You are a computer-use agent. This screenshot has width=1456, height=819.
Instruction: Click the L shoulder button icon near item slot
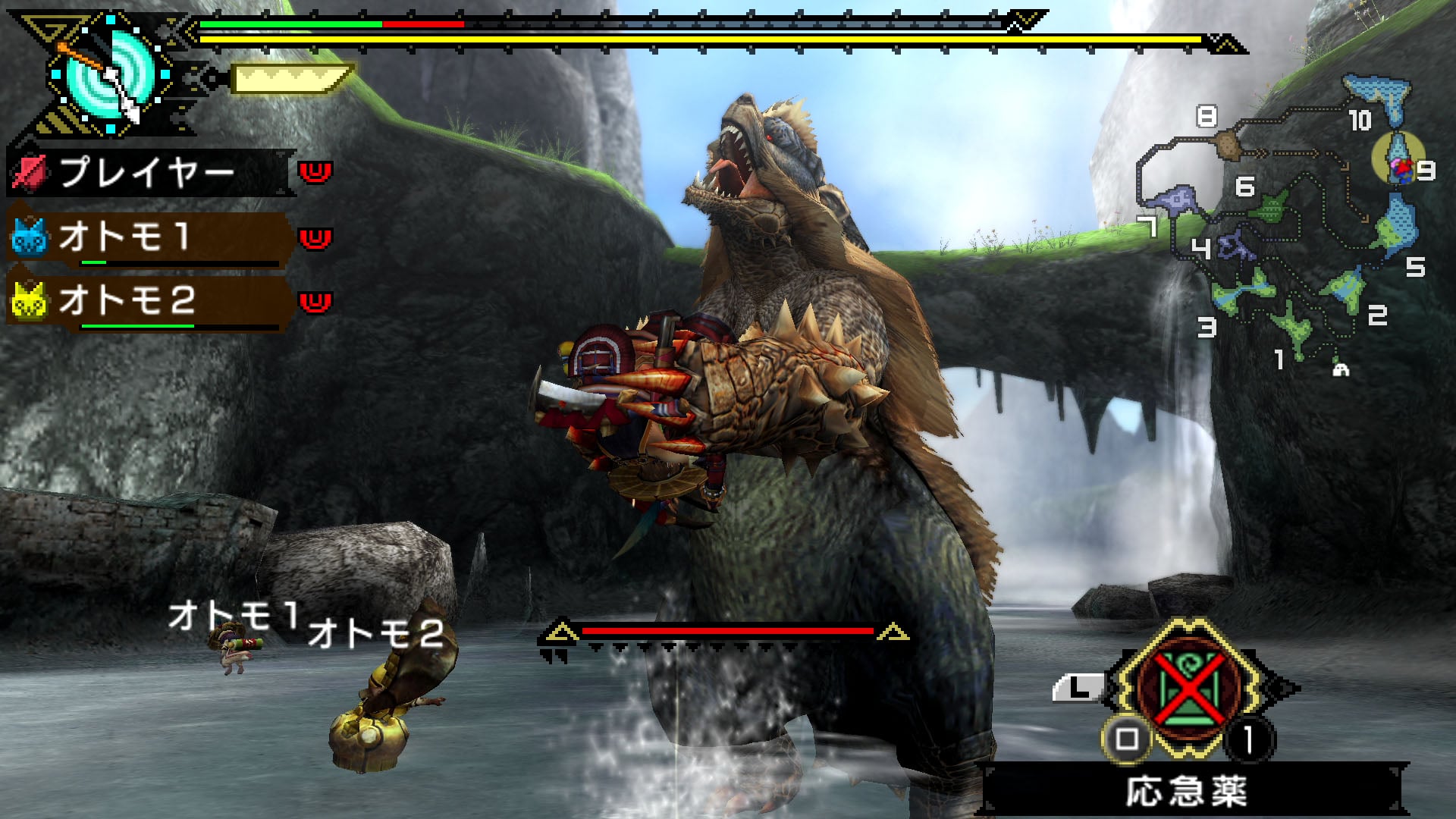[1081, 686]
